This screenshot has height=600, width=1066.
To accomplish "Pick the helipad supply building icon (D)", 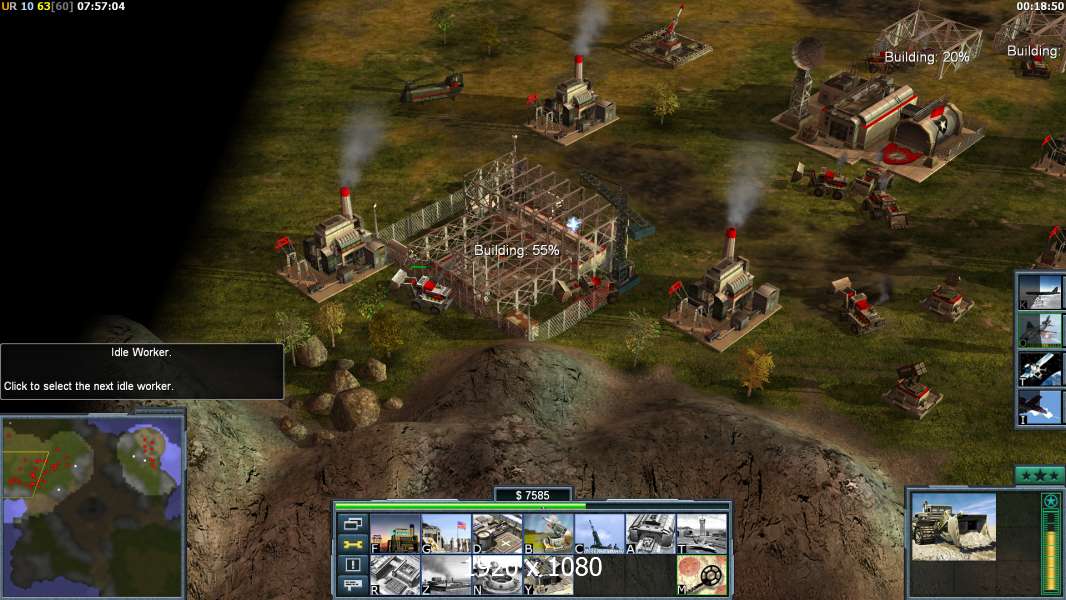I will 497,534.
